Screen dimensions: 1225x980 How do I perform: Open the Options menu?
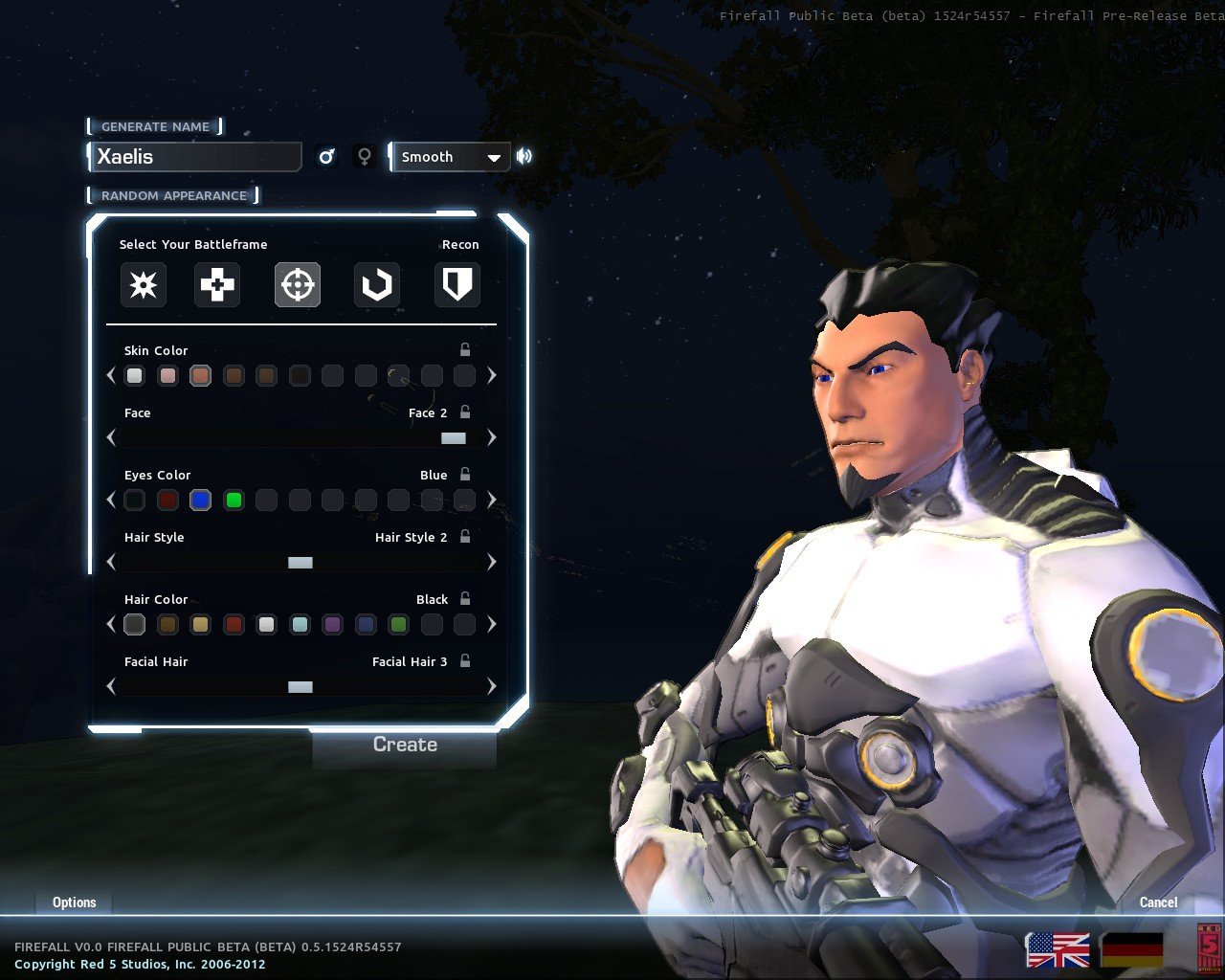[x=74, y=902]
